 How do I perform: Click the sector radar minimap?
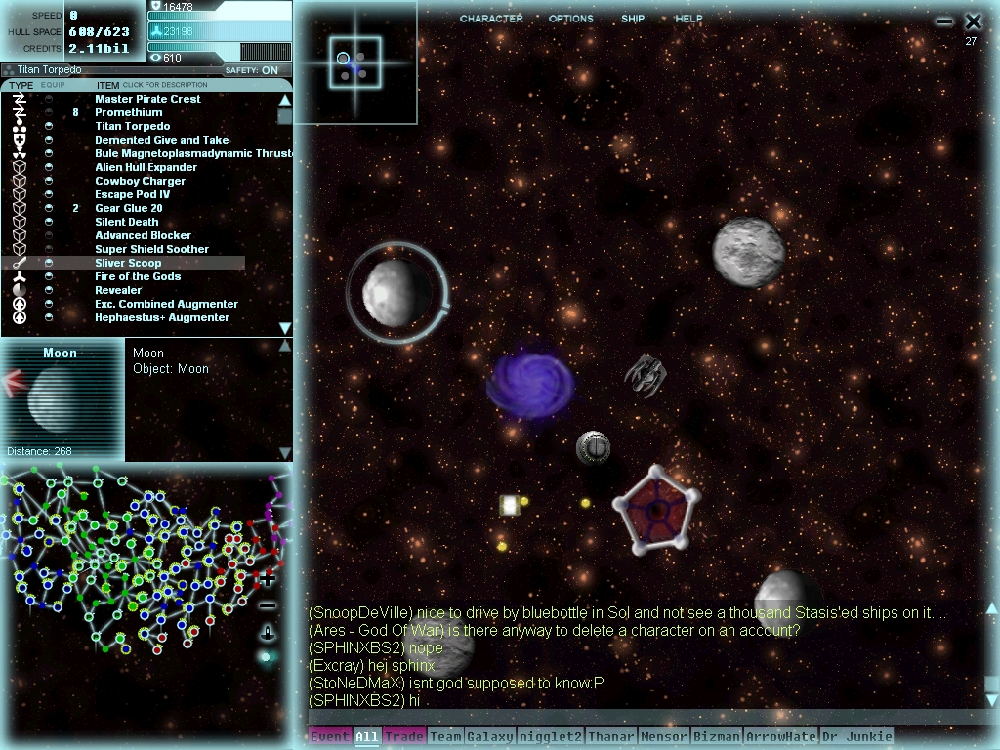tap(354, 62)
